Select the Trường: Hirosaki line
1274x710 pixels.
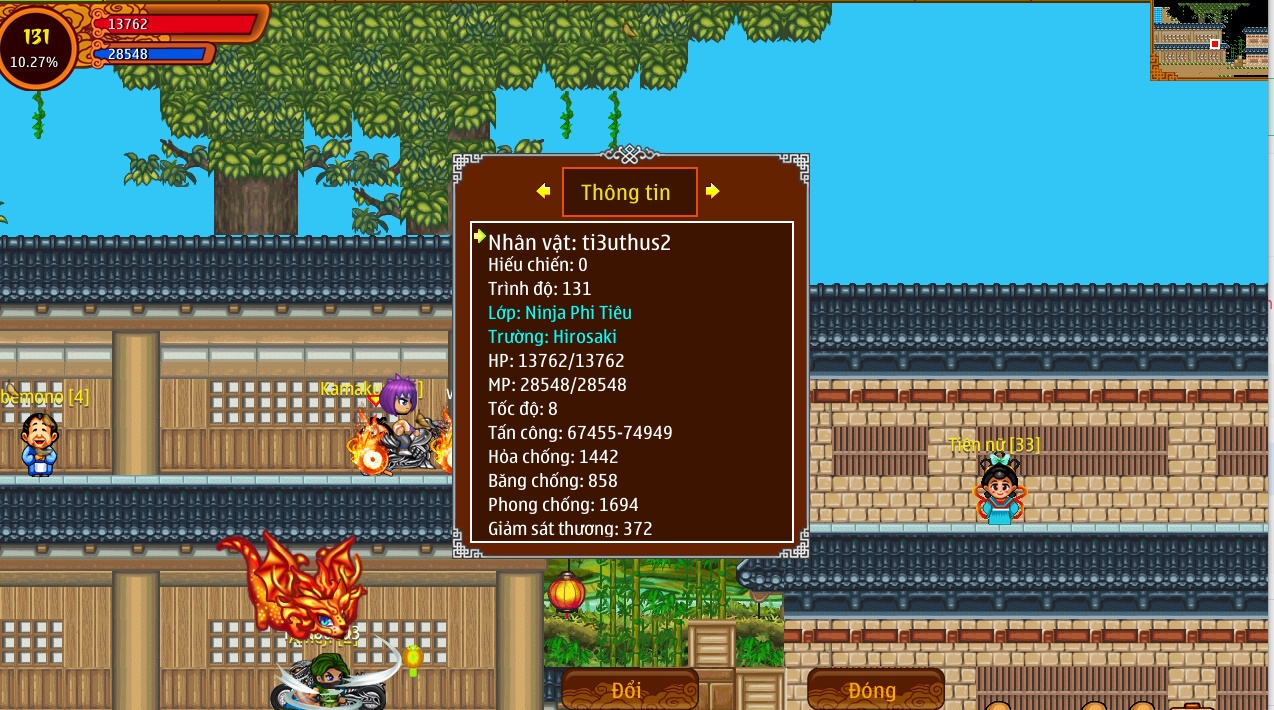point(552,337)
